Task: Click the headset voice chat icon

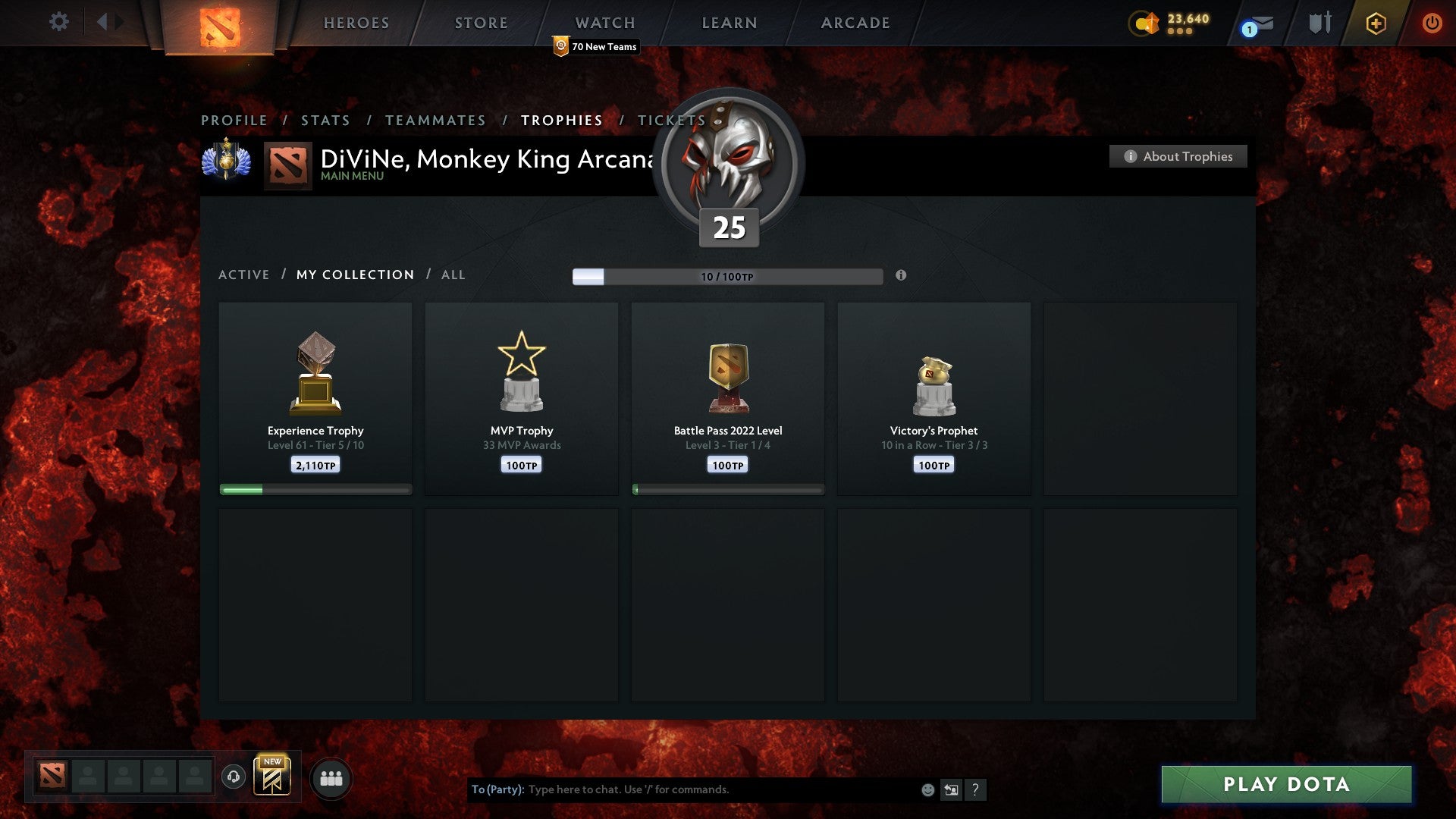Action: pos(233,777)
